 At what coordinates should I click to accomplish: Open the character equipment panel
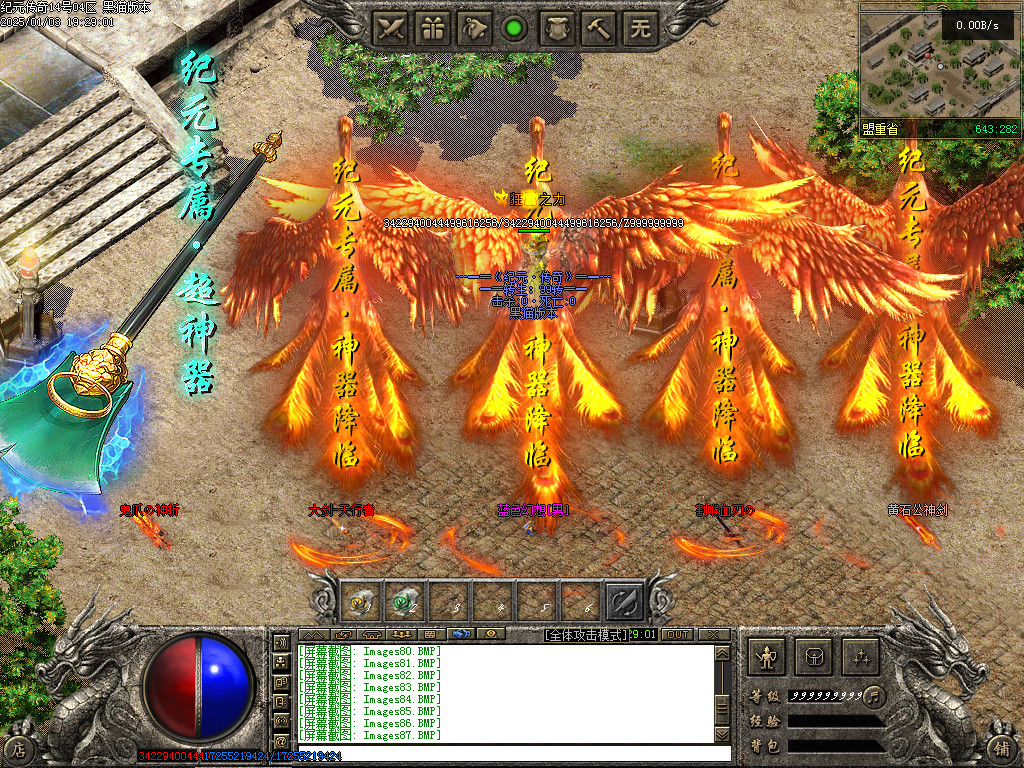(767, 657)
